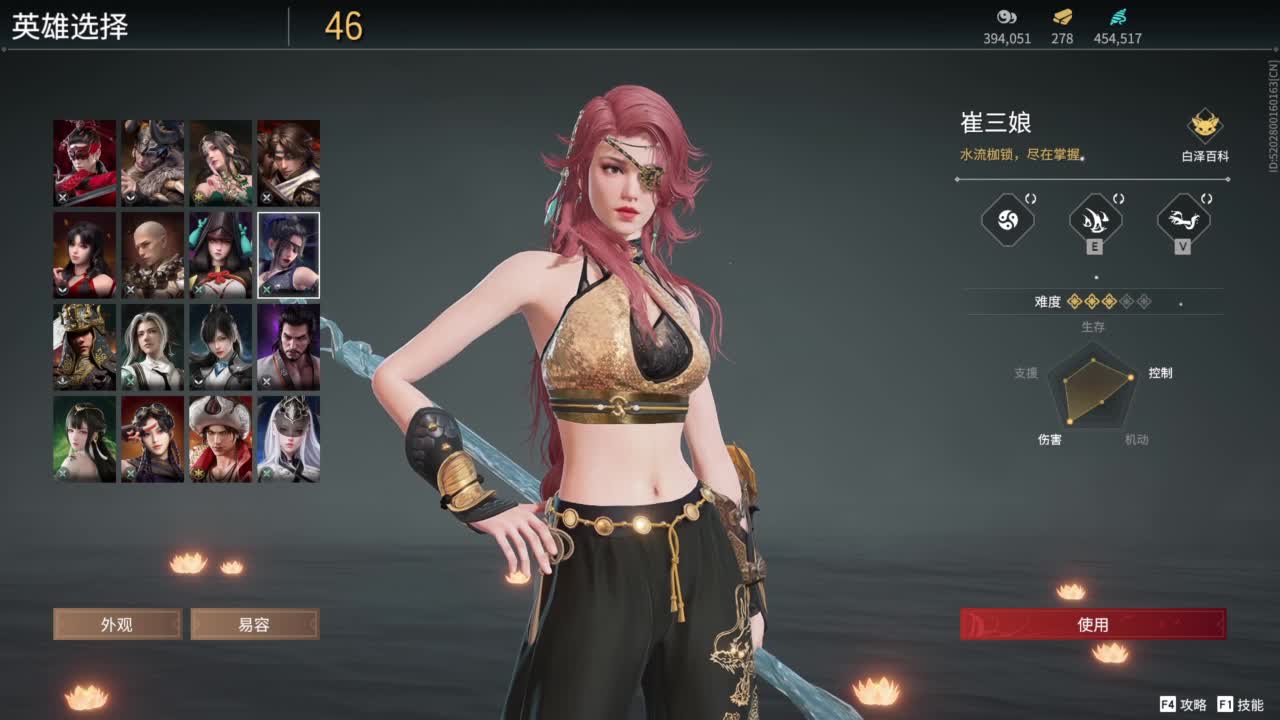The image size is (1280, 720).
Task: View 崔三娘's passive skill icon
Action: pos(1006,220)
